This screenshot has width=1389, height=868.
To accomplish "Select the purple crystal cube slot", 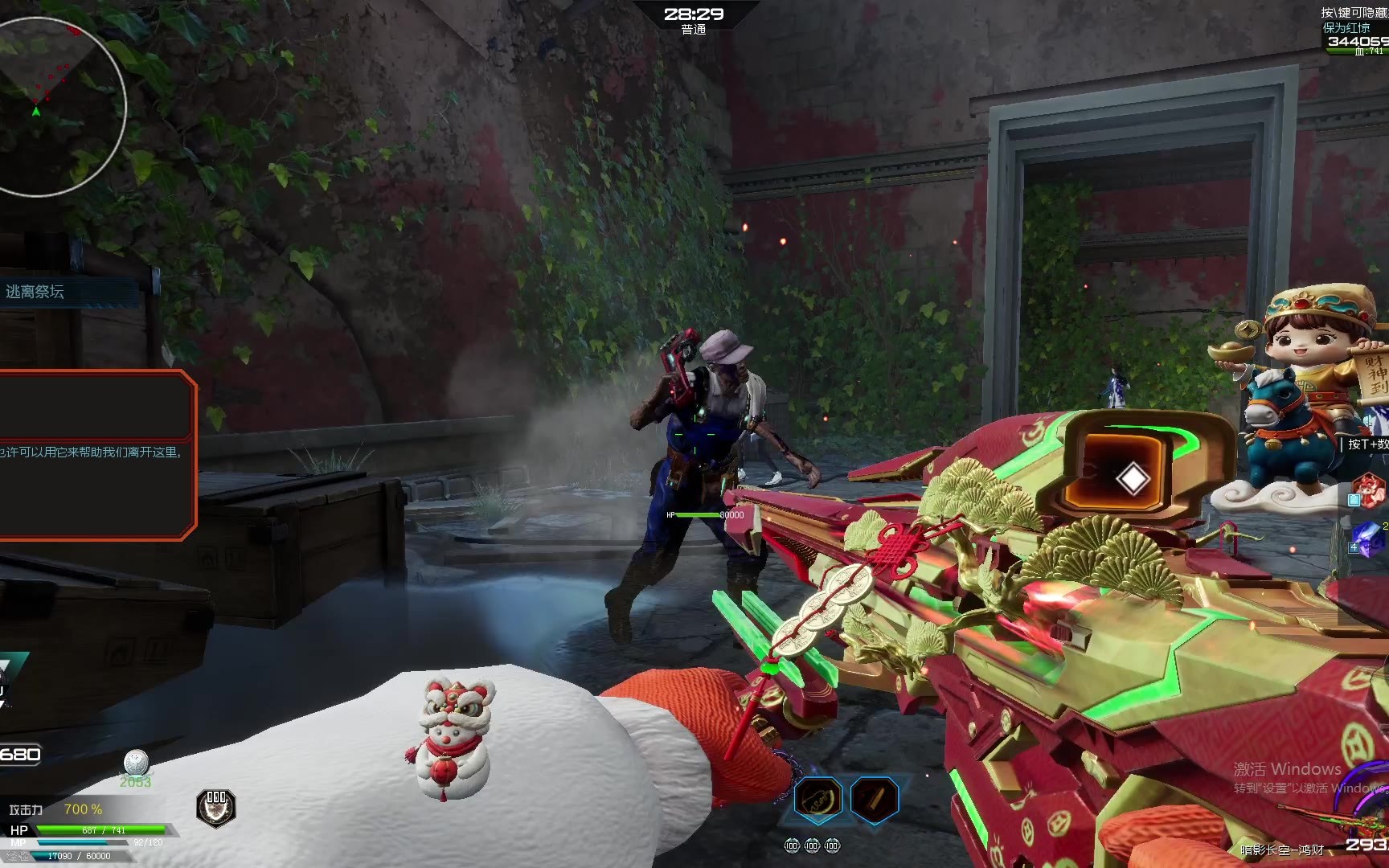I will [1369, 539].
